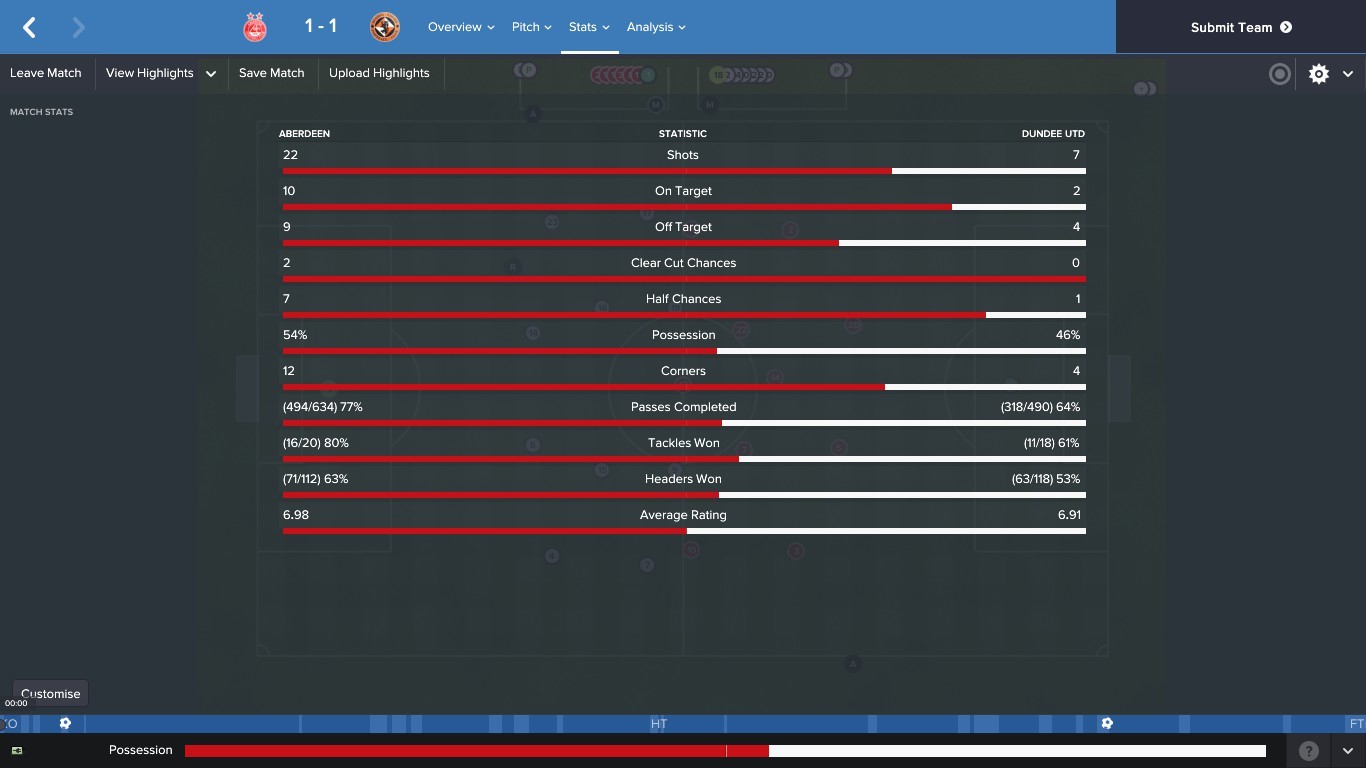
Task: Expand the View Highlights dropdown arrow
Action: click(x=211, y=73)
